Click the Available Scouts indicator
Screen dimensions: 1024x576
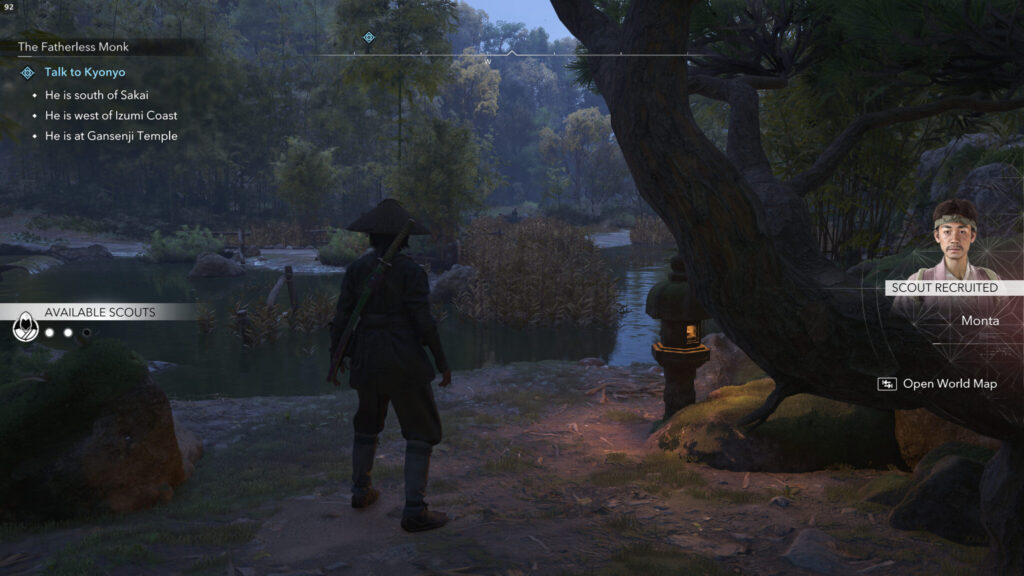(x=99, y=312)
